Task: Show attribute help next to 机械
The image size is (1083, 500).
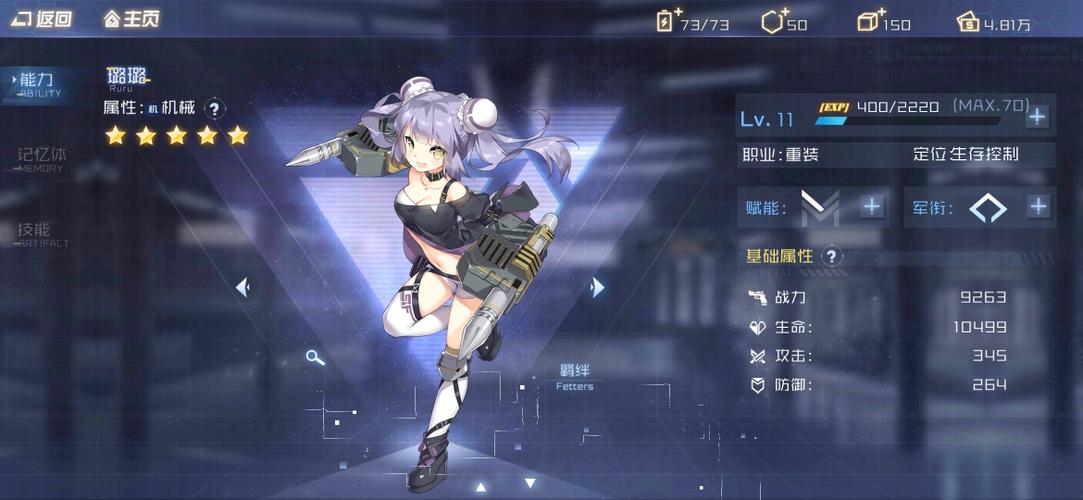Action: pos(215,108)
